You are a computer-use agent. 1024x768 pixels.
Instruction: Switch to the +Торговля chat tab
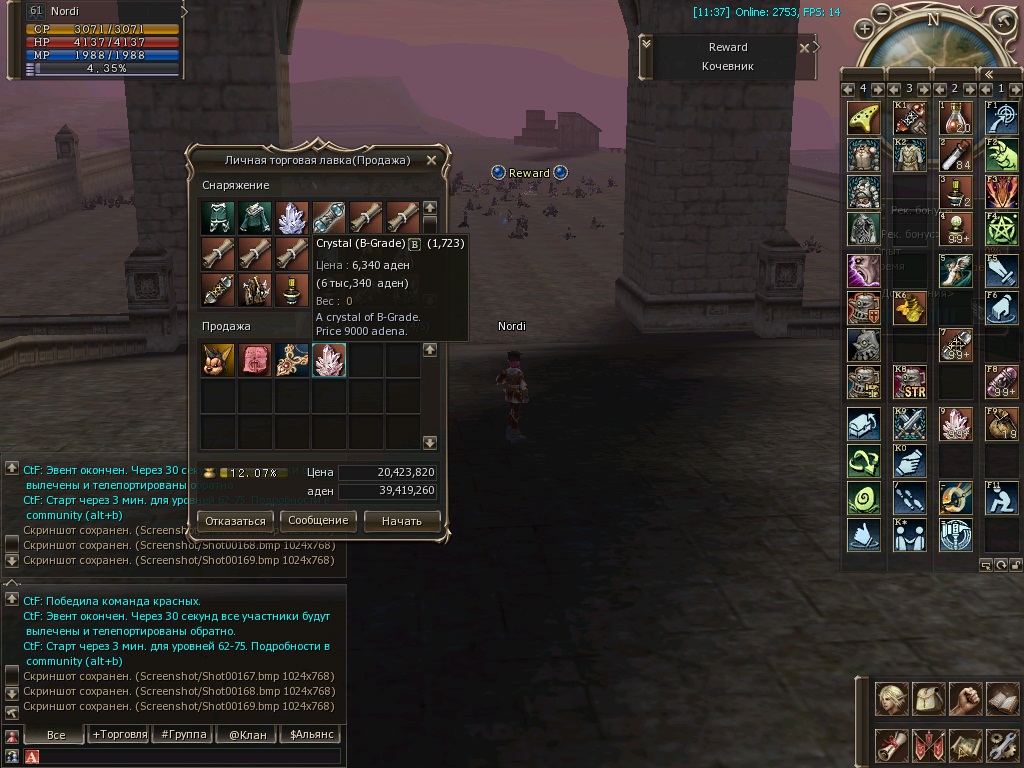tap(120, 734)
